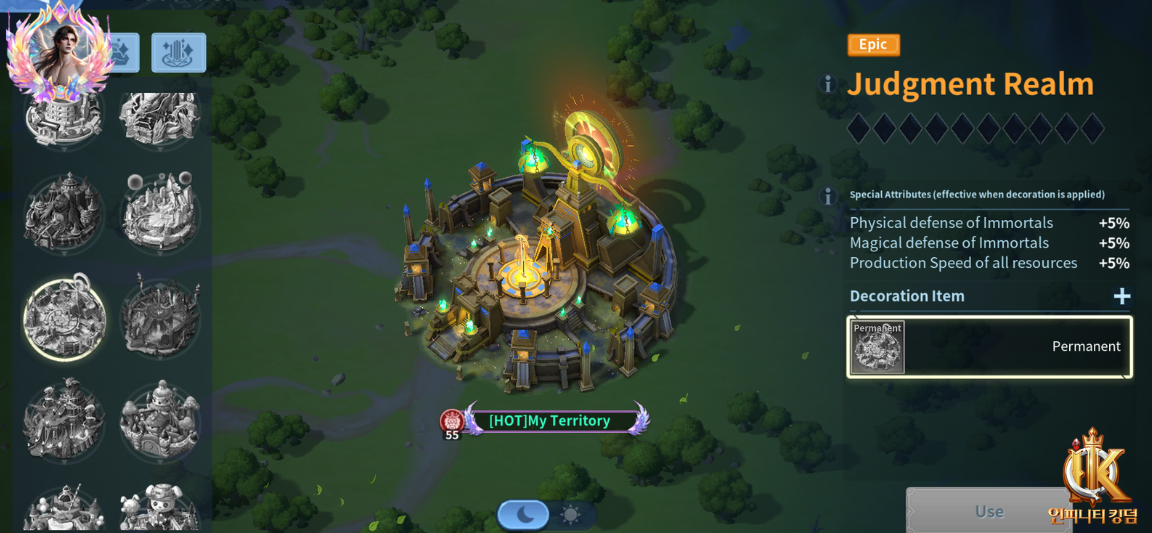Switch to the night moon view
Viewport: 1152px width, 533px height.
[x=524, y=515]
